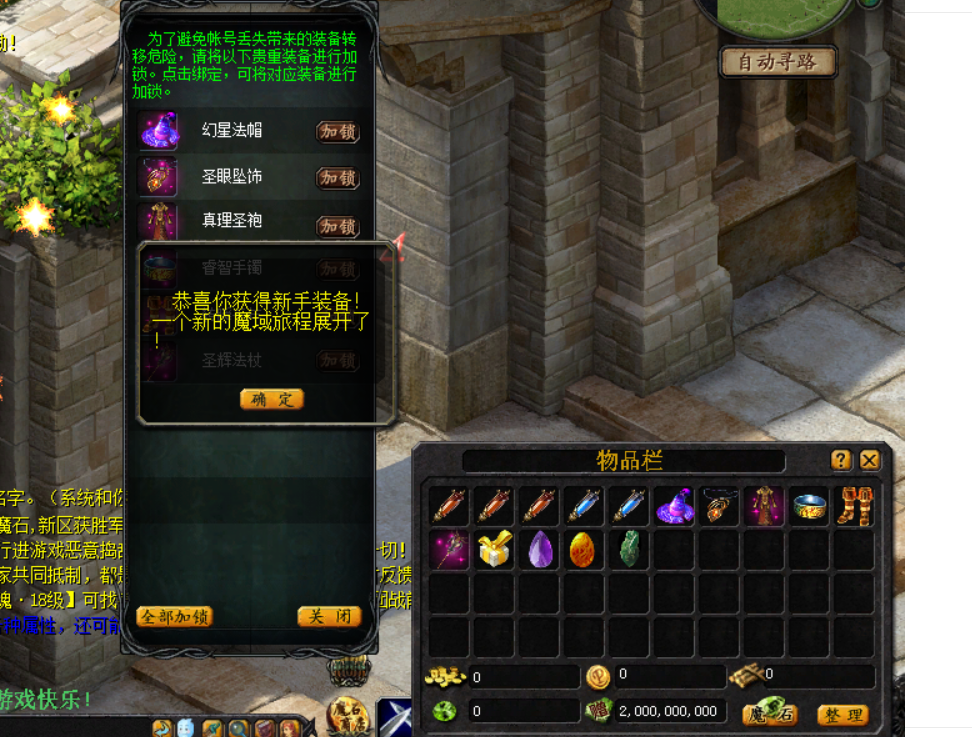The width and height of the screenshot is (972, 737).
Task: Open the 魔石 button in inventory
Action: click(770, 714)
